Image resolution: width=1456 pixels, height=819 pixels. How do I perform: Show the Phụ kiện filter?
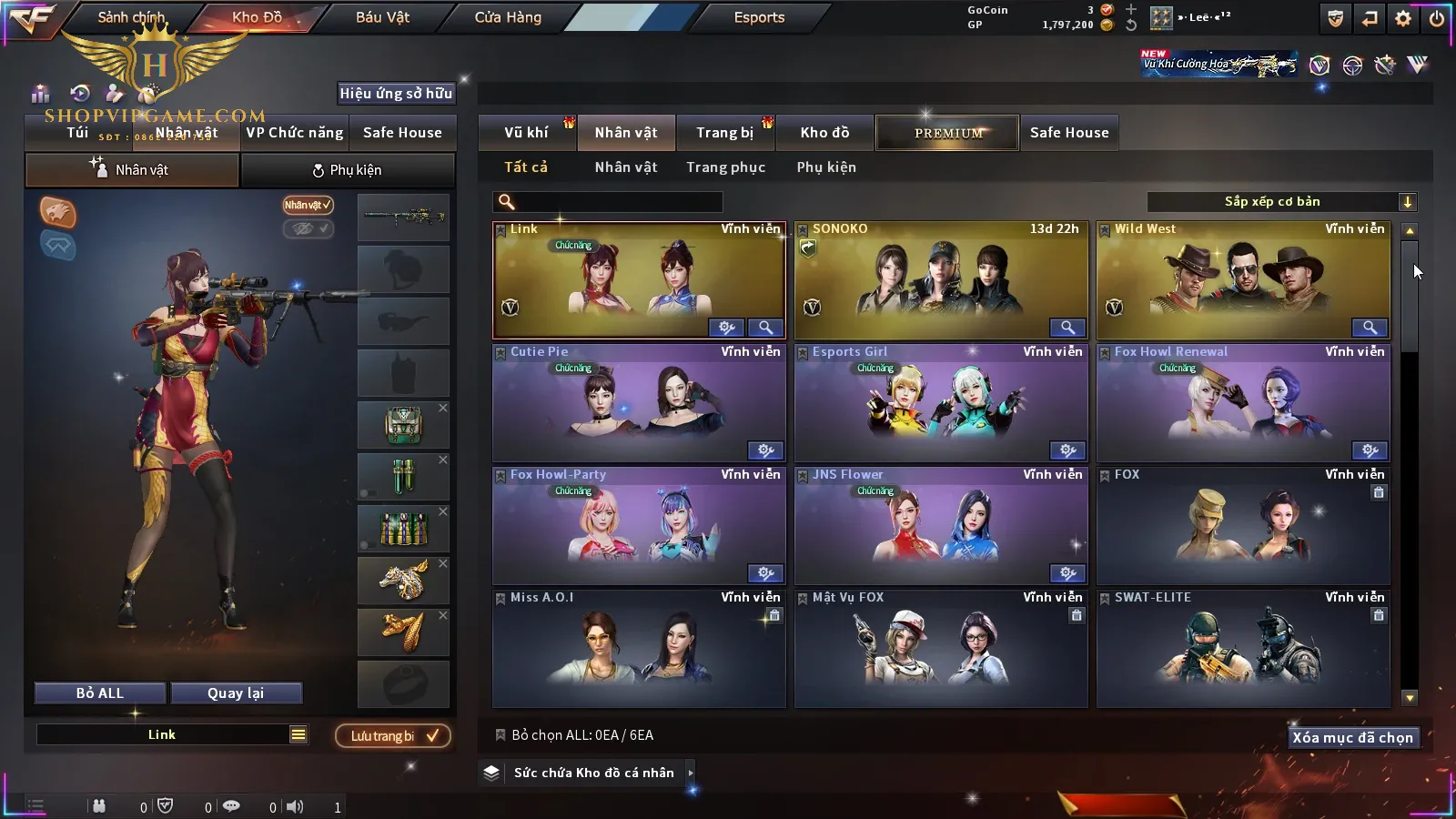(826, 167)
